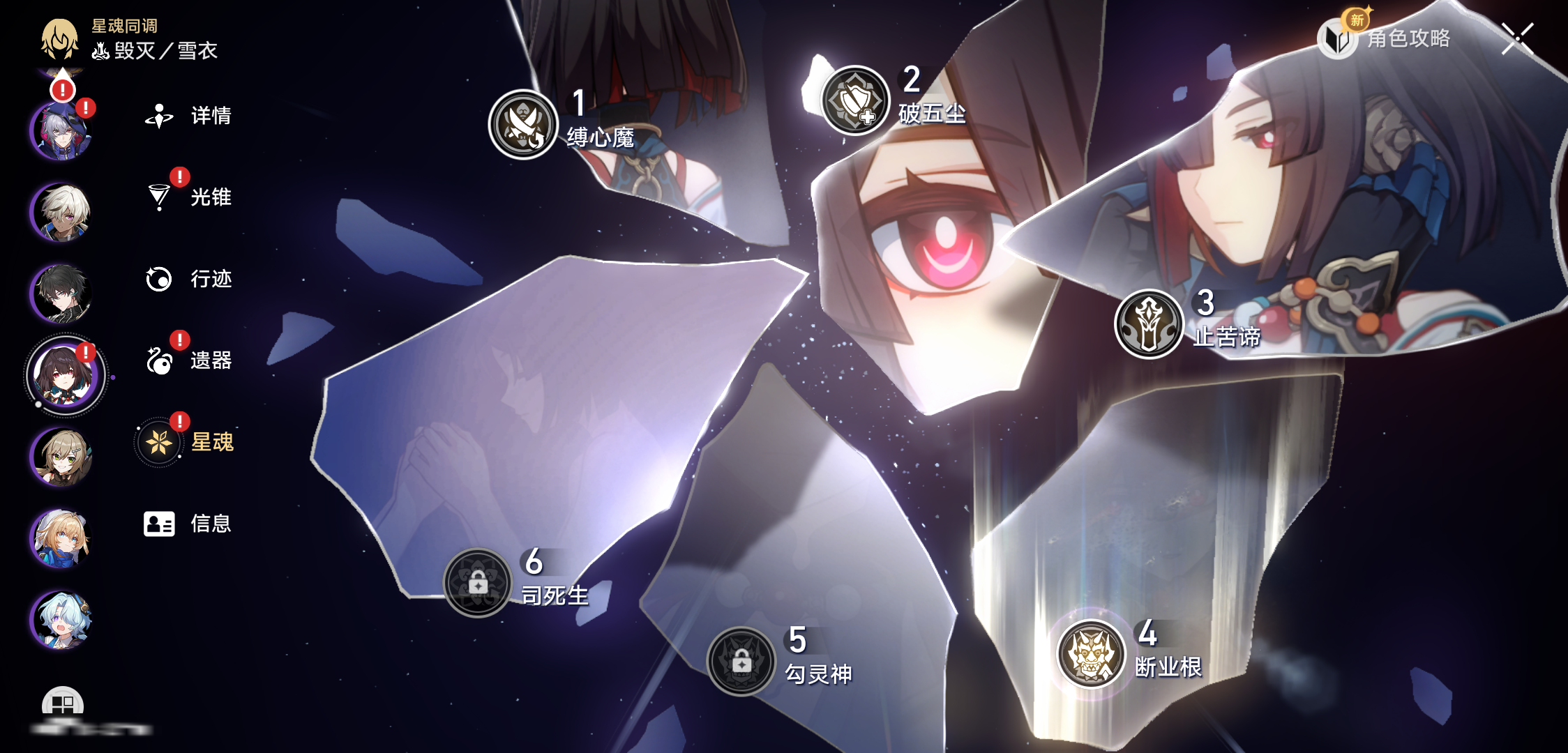Open the character list grid button
Screen dimensions: 1568x753
pyautogui.click(x=63, y=704)
